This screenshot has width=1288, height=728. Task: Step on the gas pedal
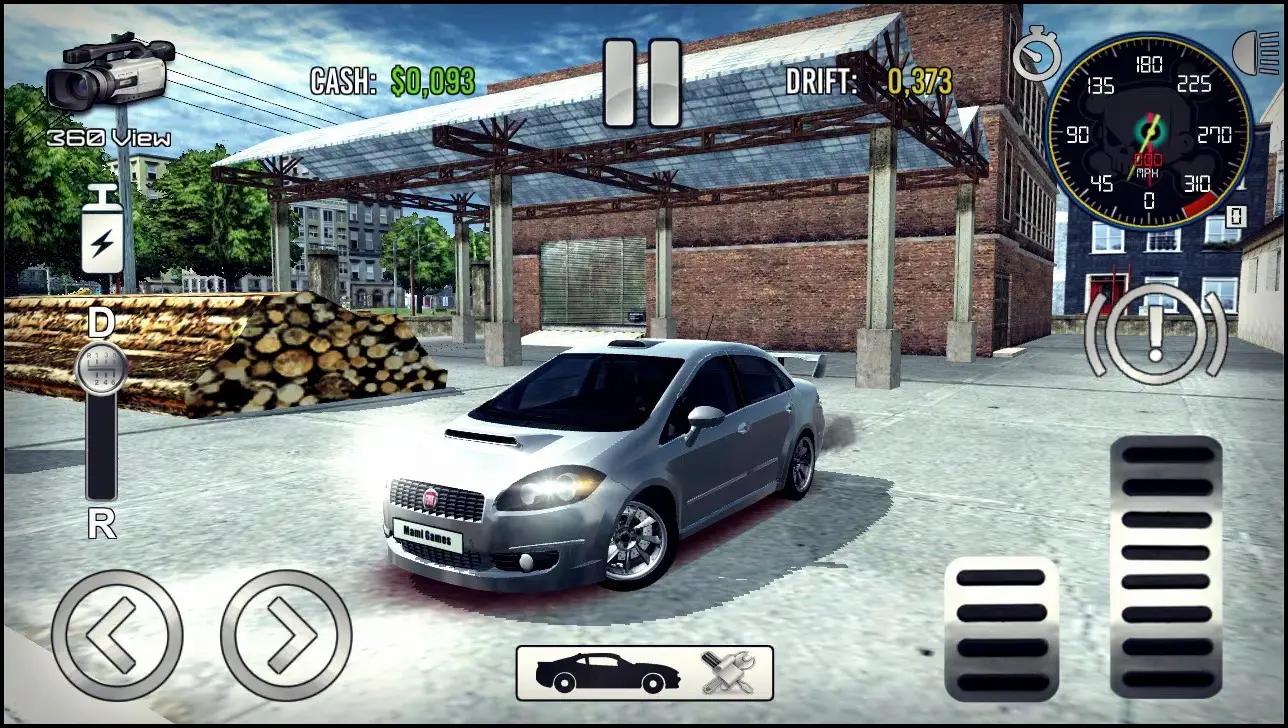(x=1166, y=566)
